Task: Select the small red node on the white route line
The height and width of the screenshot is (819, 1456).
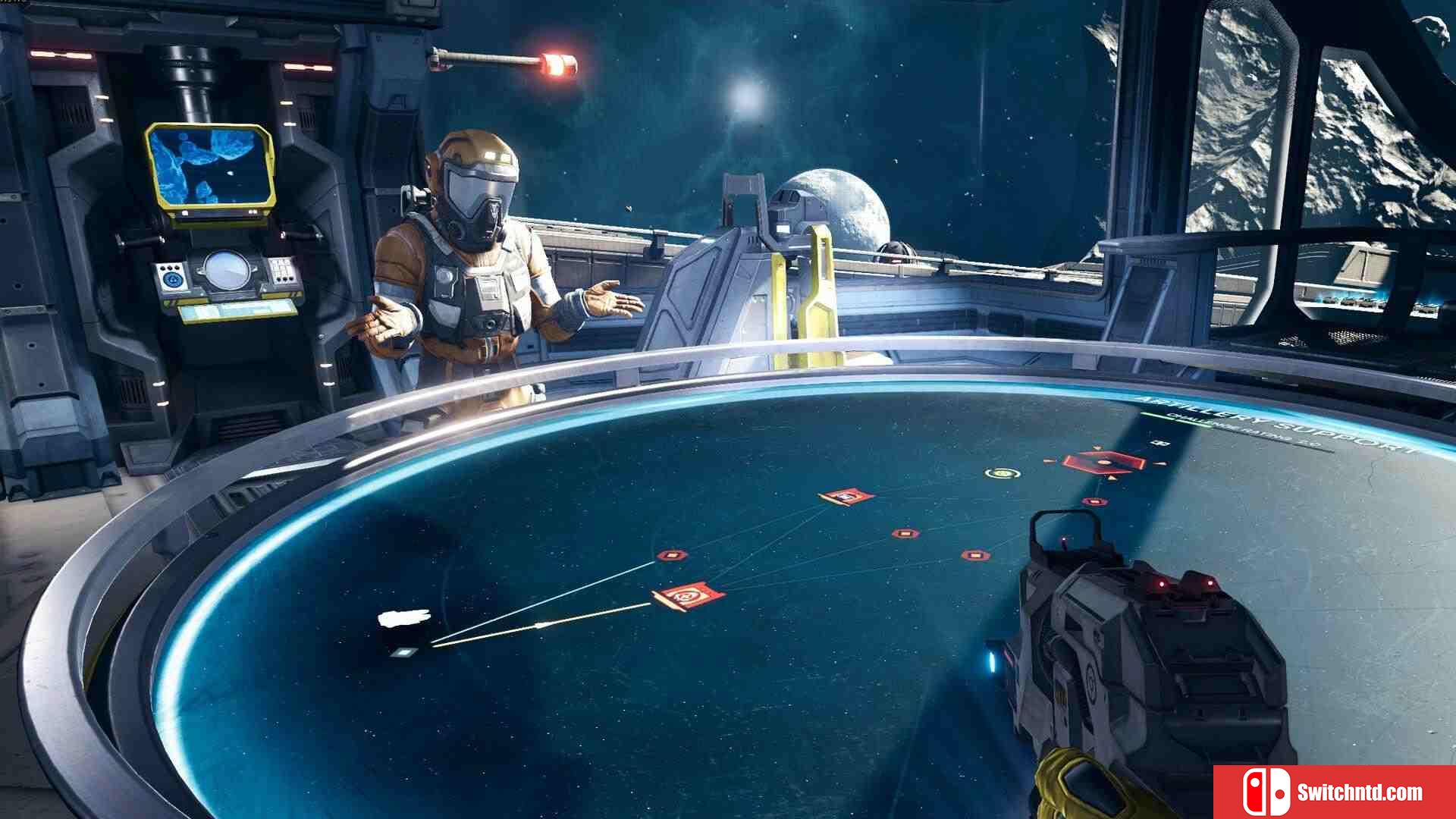Action: [x=671, y=556]
